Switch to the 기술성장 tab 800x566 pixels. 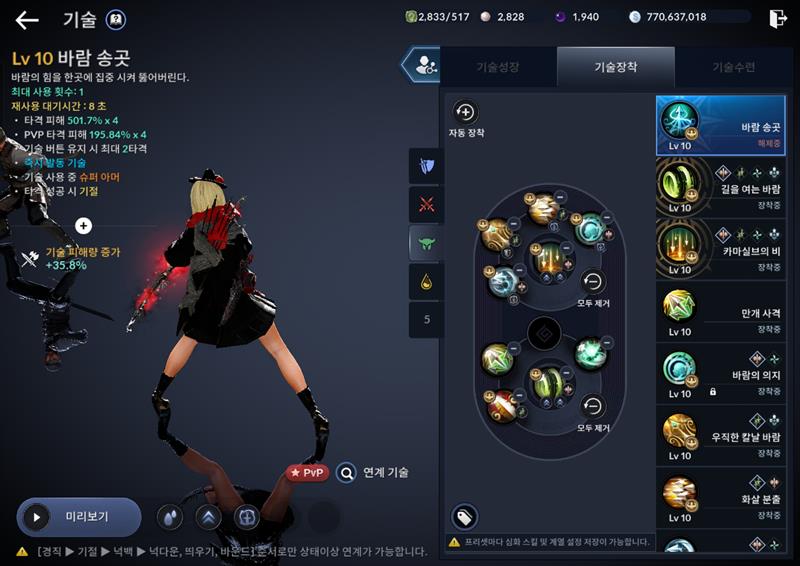coord(498,67)
